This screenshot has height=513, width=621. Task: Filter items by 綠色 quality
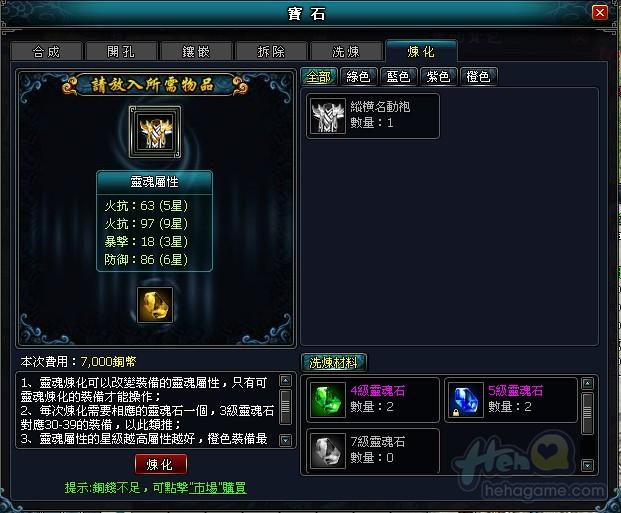pyautogui.click(x=358, y=76)
